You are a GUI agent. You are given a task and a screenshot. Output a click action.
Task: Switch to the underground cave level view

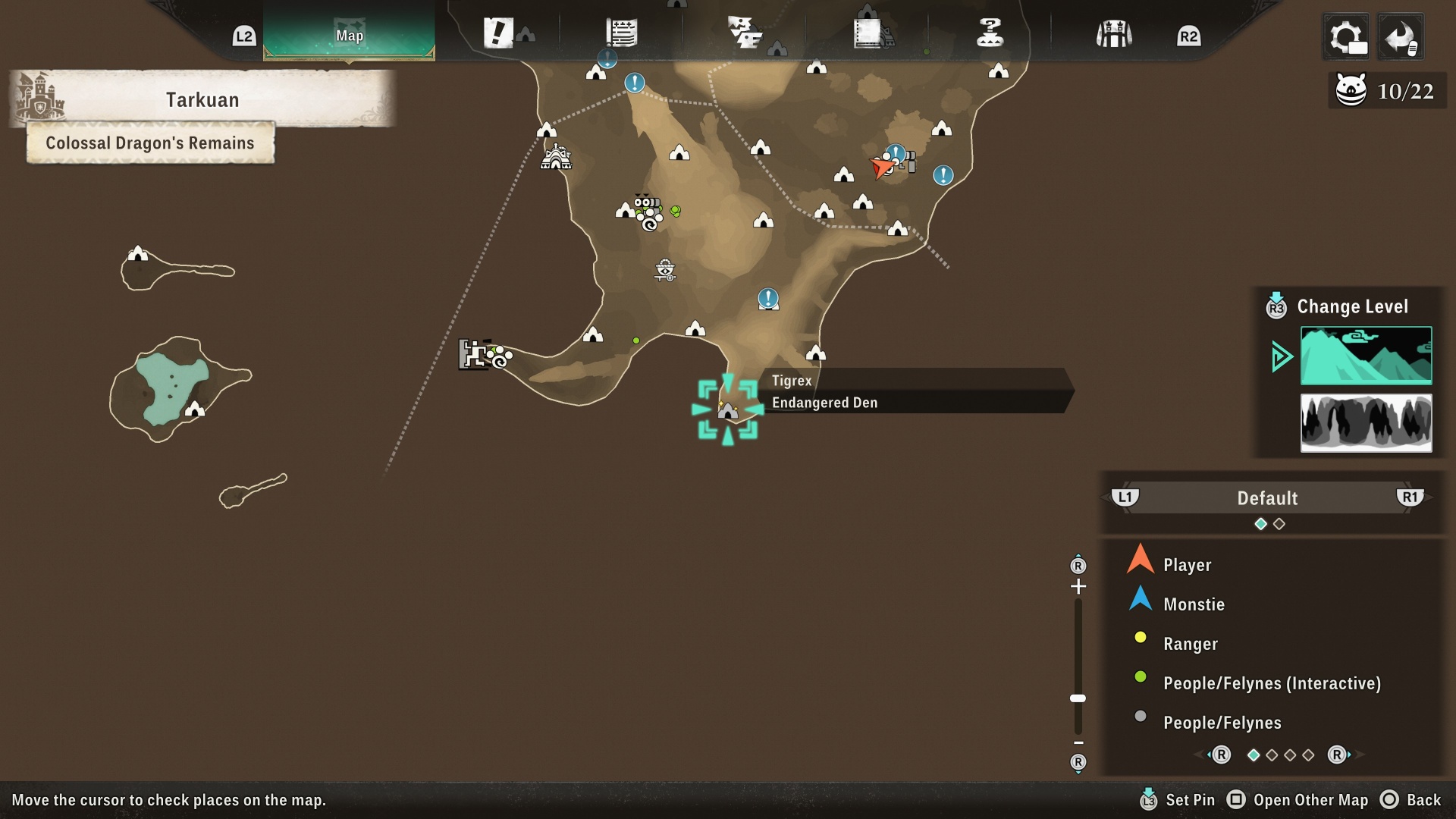point(1365,423)
